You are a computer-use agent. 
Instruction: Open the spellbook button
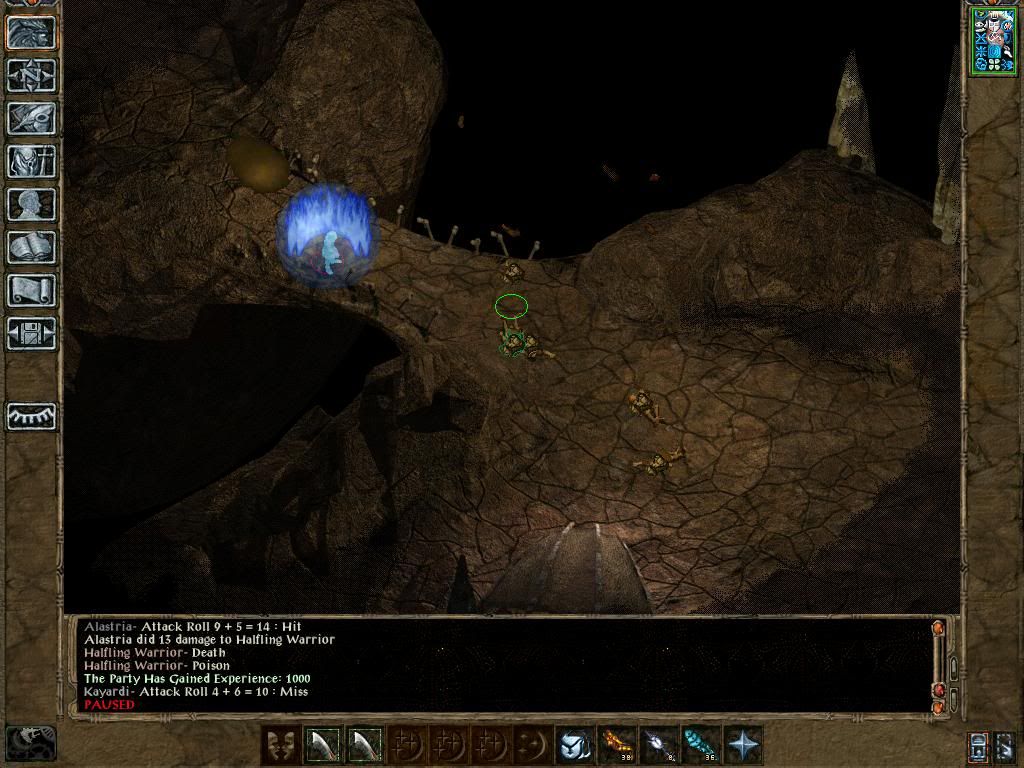[x=31, y=247]
